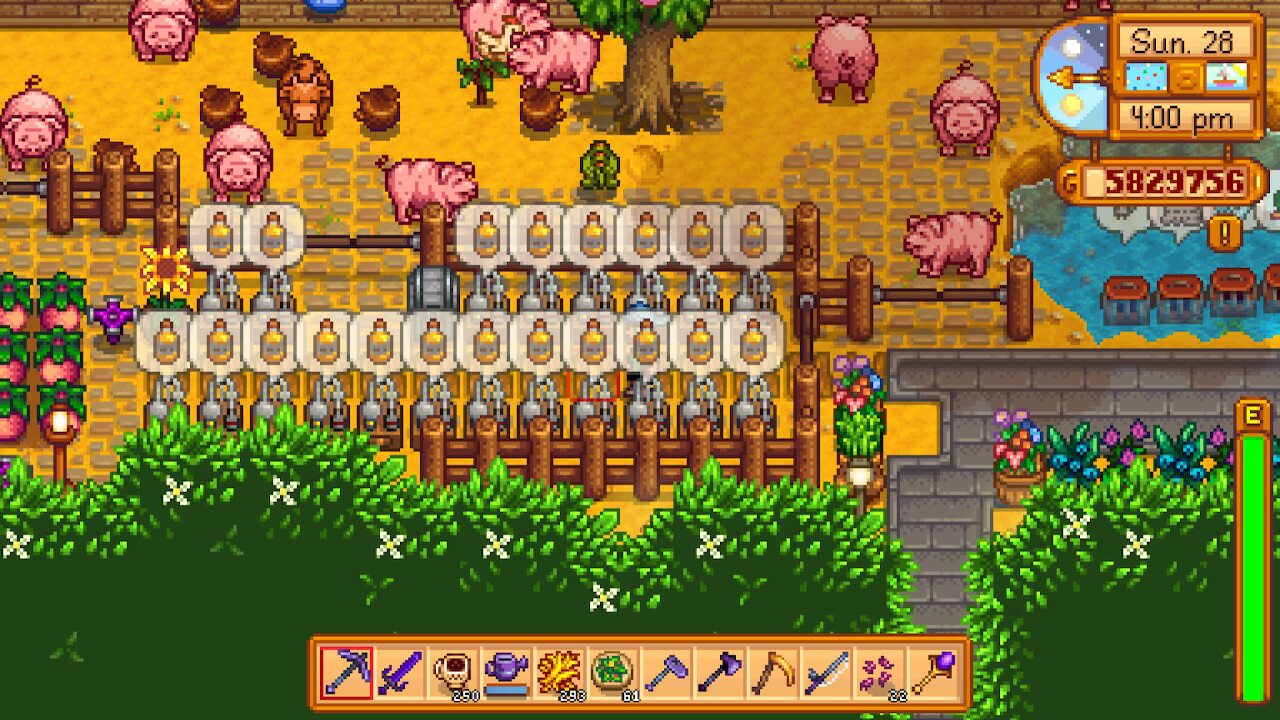1280x720 pixels.
Task: Click the boat festival icon on the HUD
Action: coord(1224,75)
